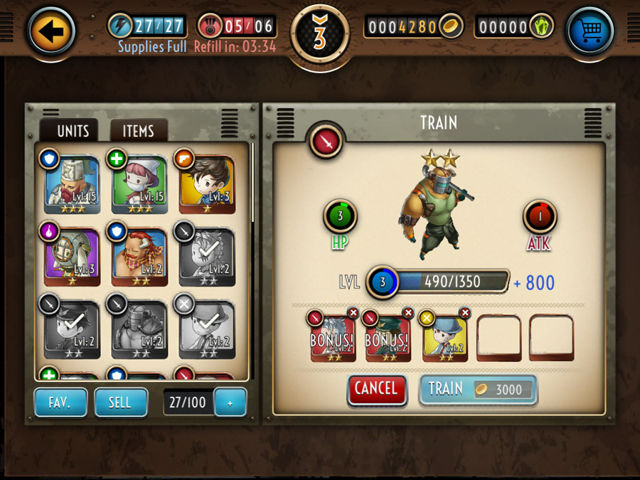Tap the Fav. button
The height and width of the screenshot is (480, 640).
click(x=61, y=402)
